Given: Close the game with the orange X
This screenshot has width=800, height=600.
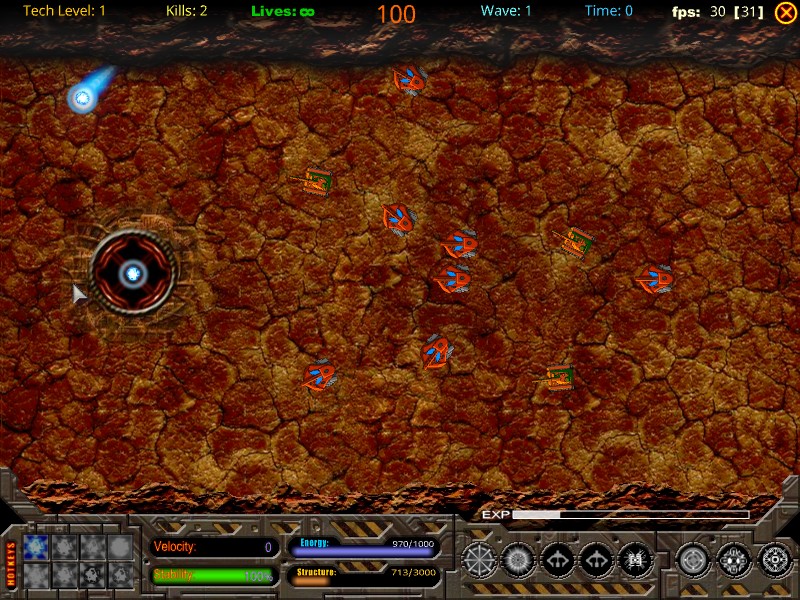Looking at the screenshot, I should click(785, 12).
